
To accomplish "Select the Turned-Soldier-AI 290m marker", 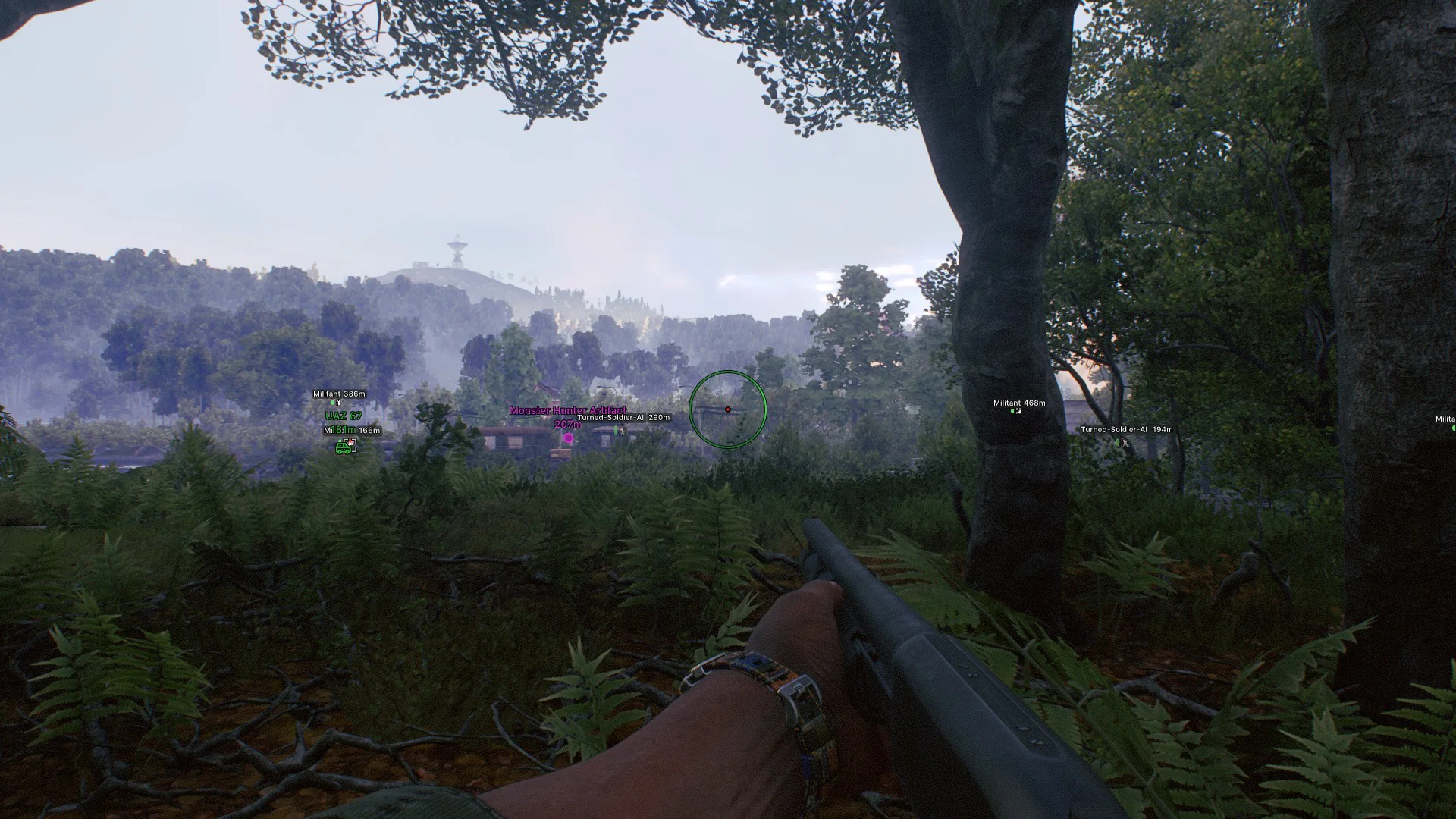I will pyautogui.click(x=623, y=418).
